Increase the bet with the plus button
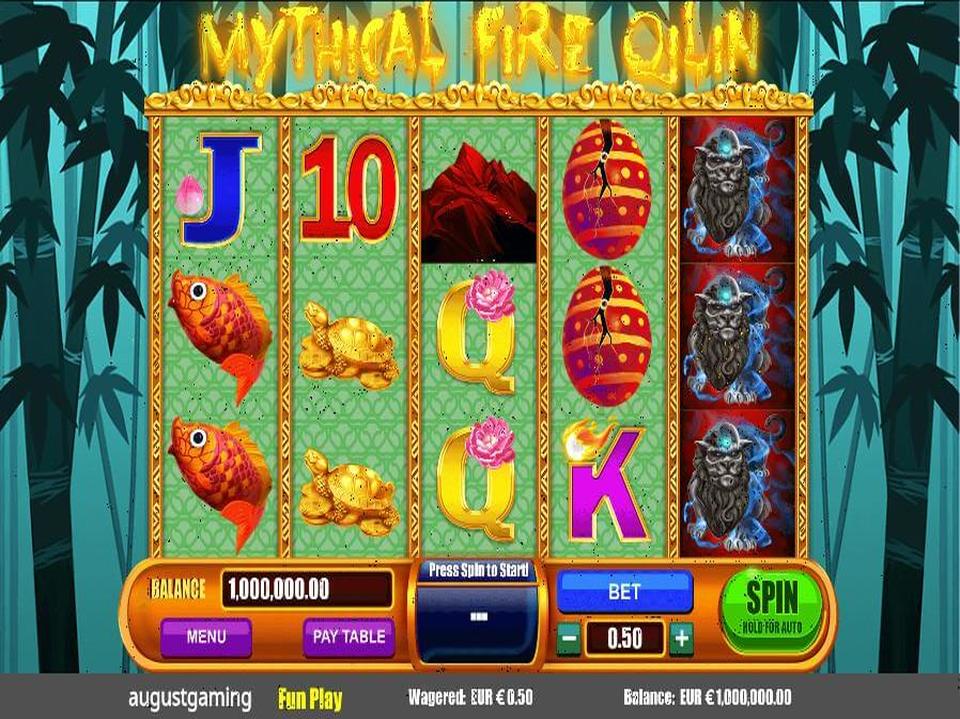The height and width of the screenshot is (719, 960). [x=682, y=637]
